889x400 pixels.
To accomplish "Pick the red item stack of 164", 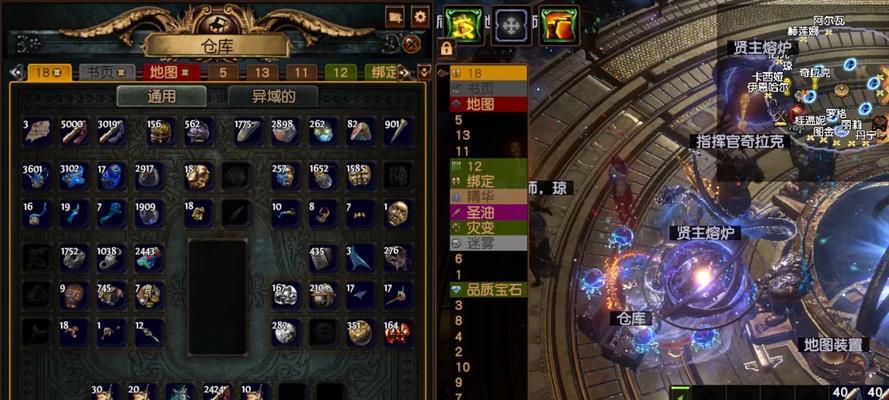I will pos(395,332).
